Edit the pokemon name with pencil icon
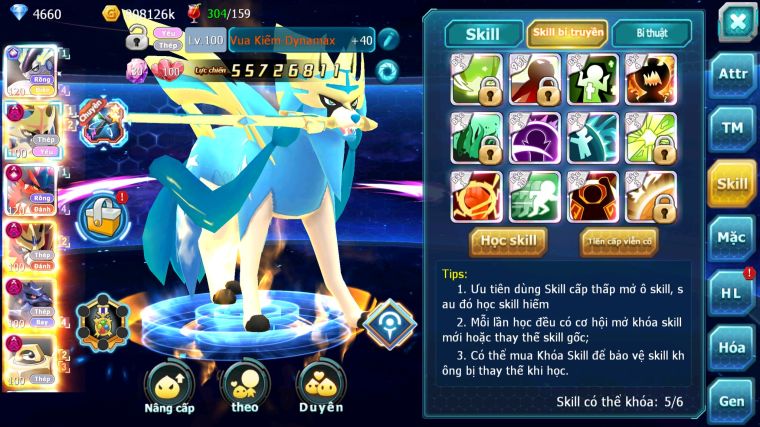Viewport: 760px width, 427px height. tap(388, 40)
